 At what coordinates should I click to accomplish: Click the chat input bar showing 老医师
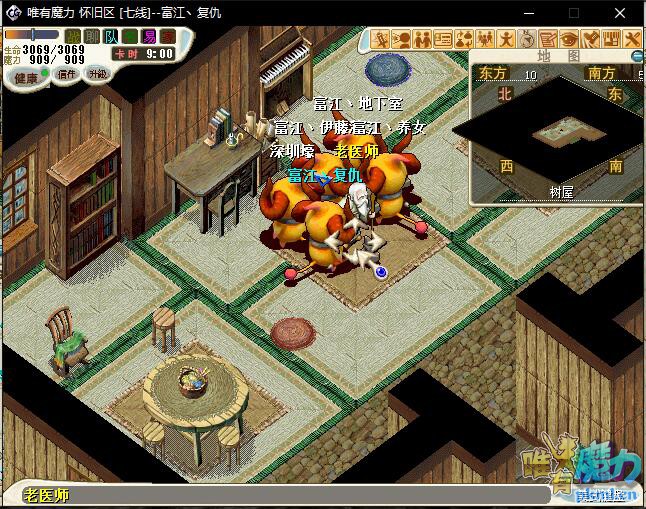pyautogui.click(x=300, y=495)
